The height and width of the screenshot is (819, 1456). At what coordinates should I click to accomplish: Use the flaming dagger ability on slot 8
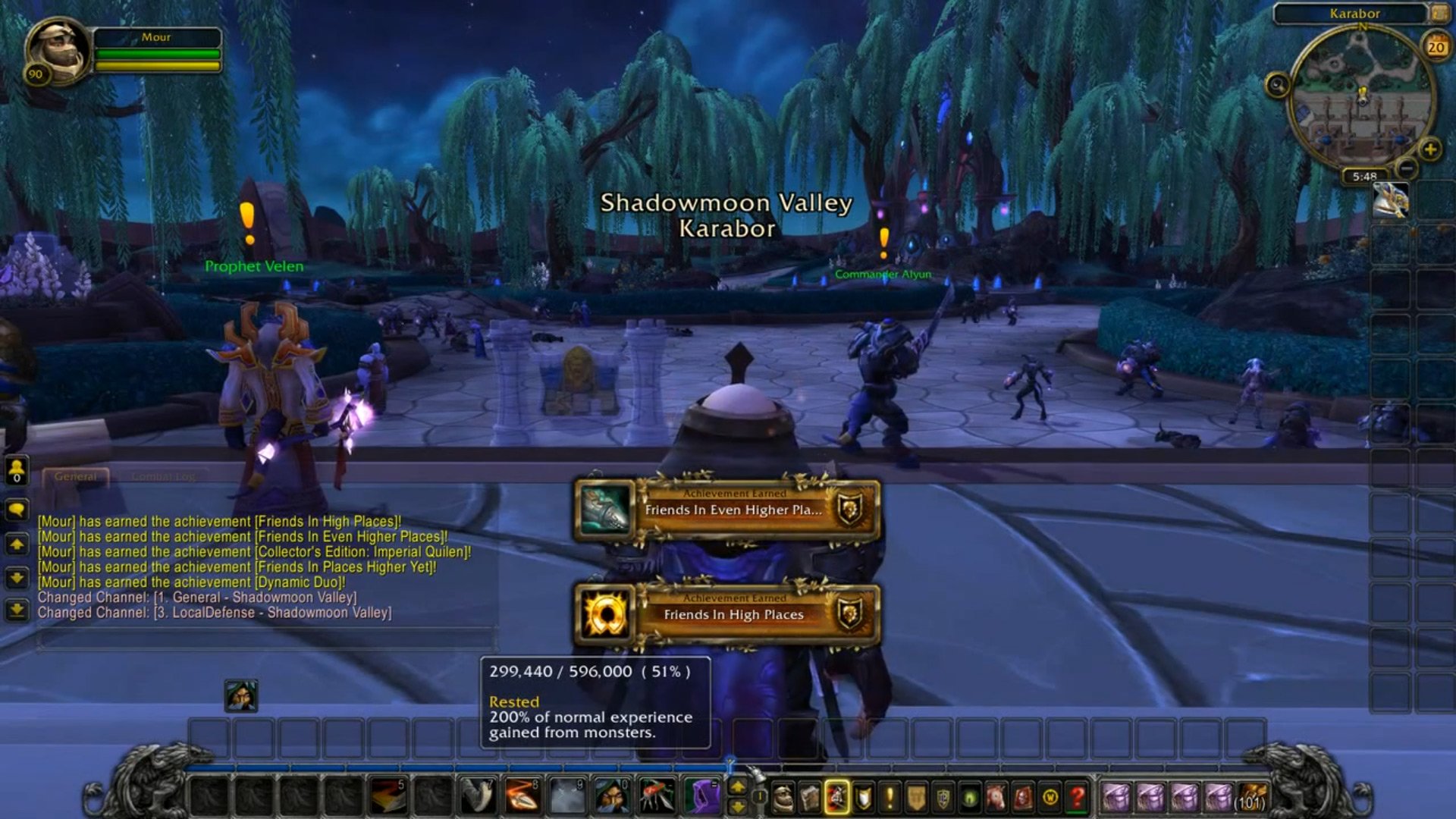(x=522, y=796)
